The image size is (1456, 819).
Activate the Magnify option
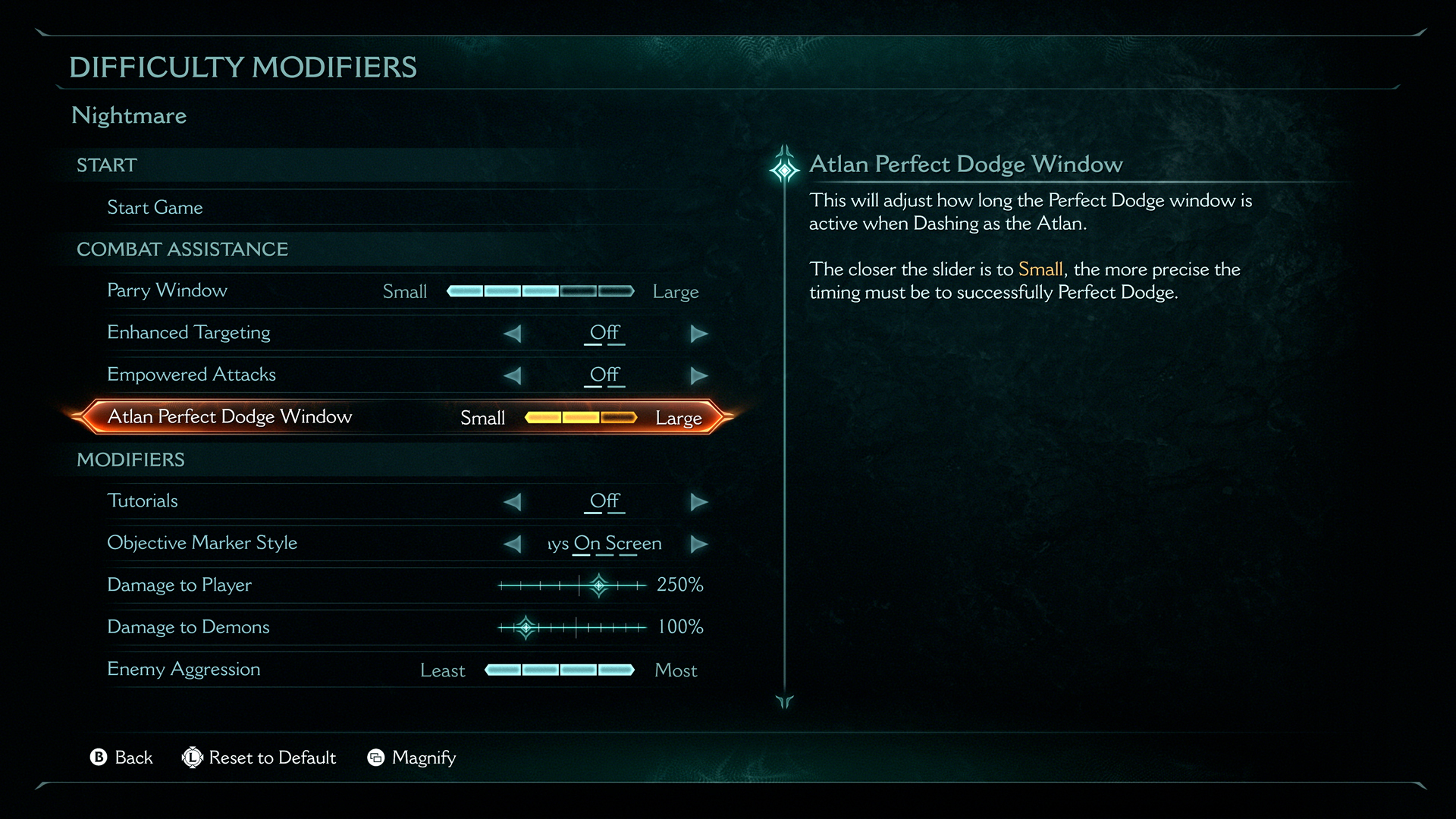(x=412, y=758)
